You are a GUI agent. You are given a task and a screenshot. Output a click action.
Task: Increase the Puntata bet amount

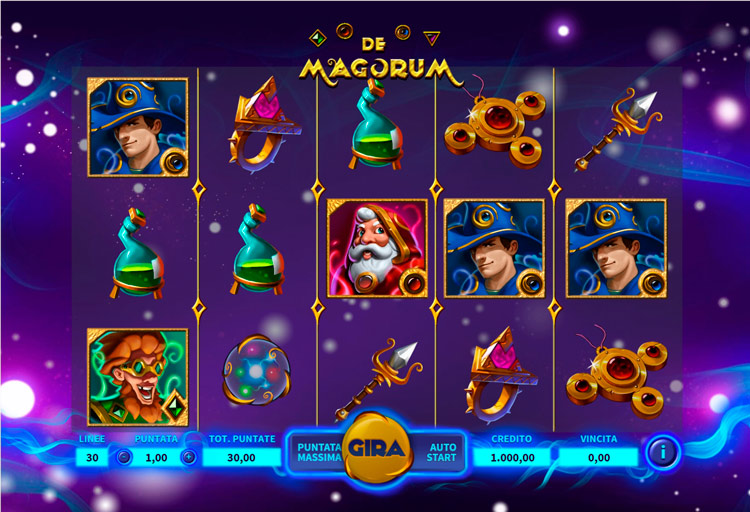coord(188,457)
